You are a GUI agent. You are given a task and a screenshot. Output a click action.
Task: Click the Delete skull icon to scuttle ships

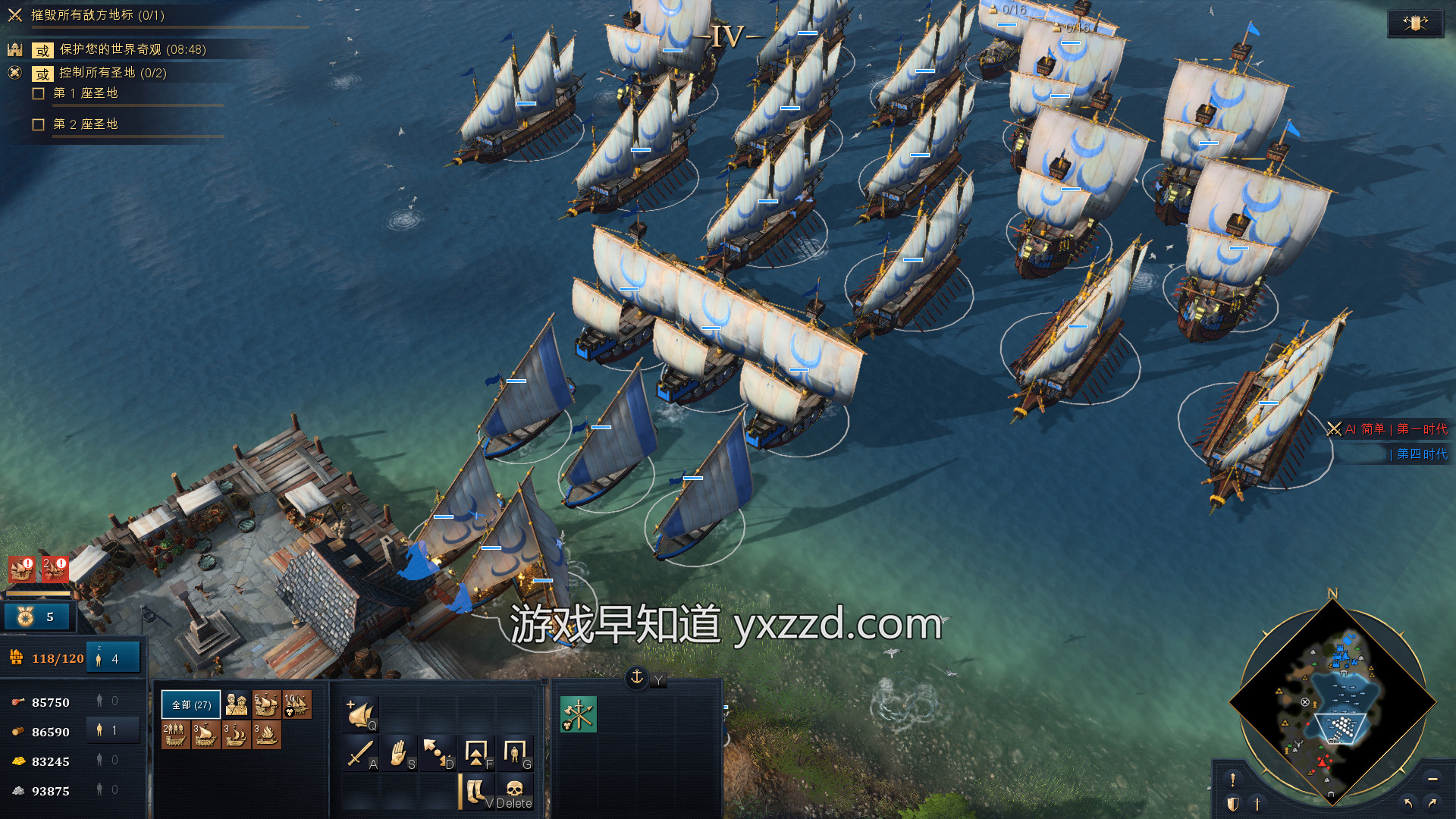click(516, 789)
